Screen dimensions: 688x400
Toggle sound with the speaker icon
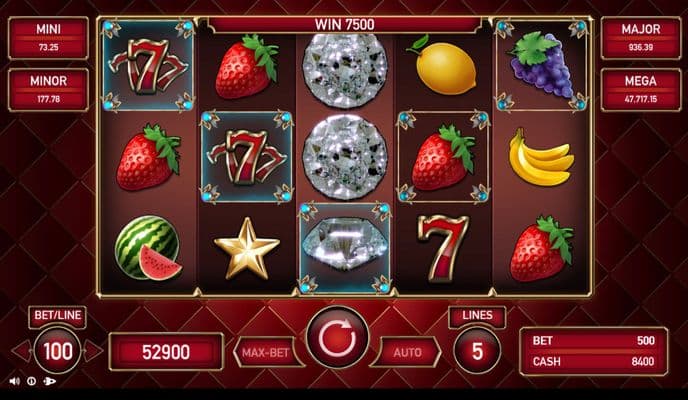coord(14,381)
